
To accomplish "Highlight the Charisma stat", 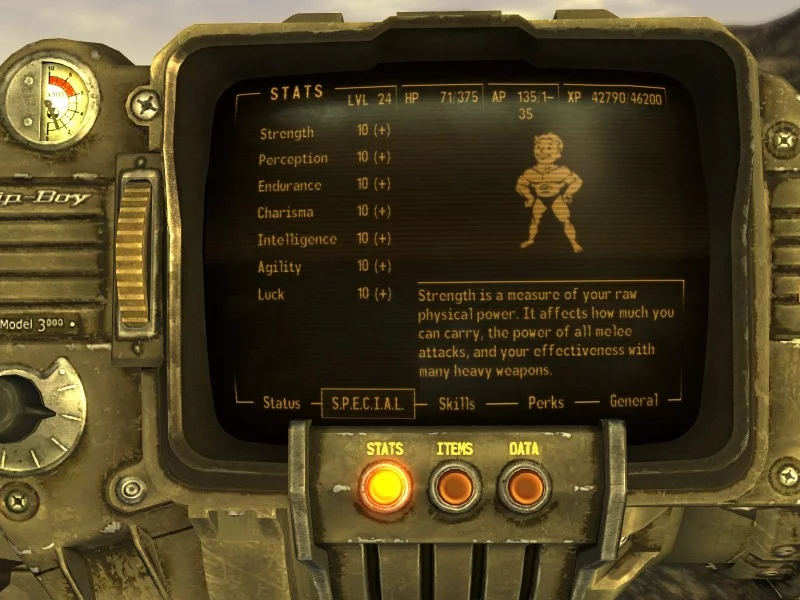I will 286,212.
